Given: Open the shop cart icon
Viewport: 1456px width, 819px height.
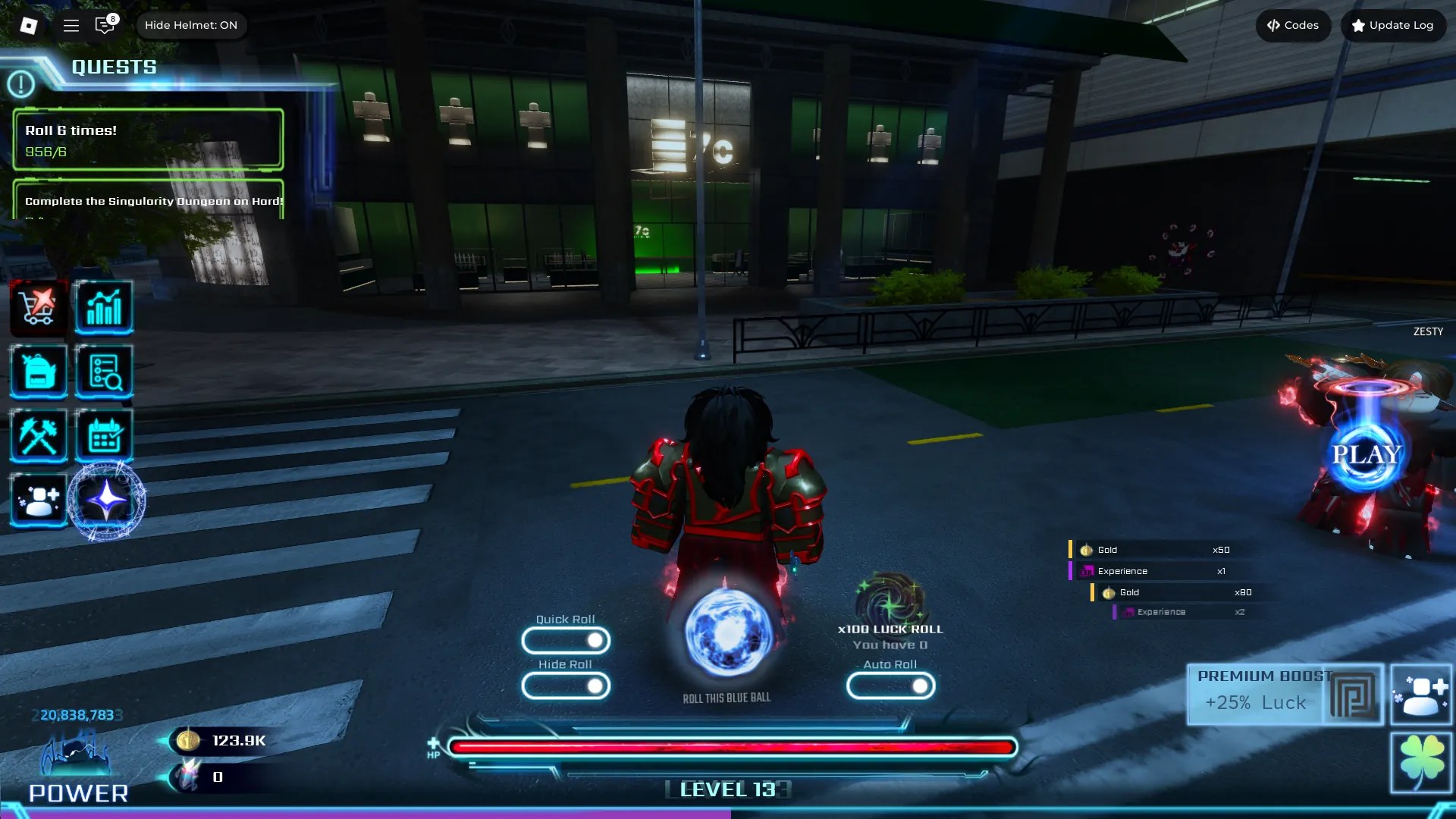Looking at the screenshot, I should click(38, 307).
